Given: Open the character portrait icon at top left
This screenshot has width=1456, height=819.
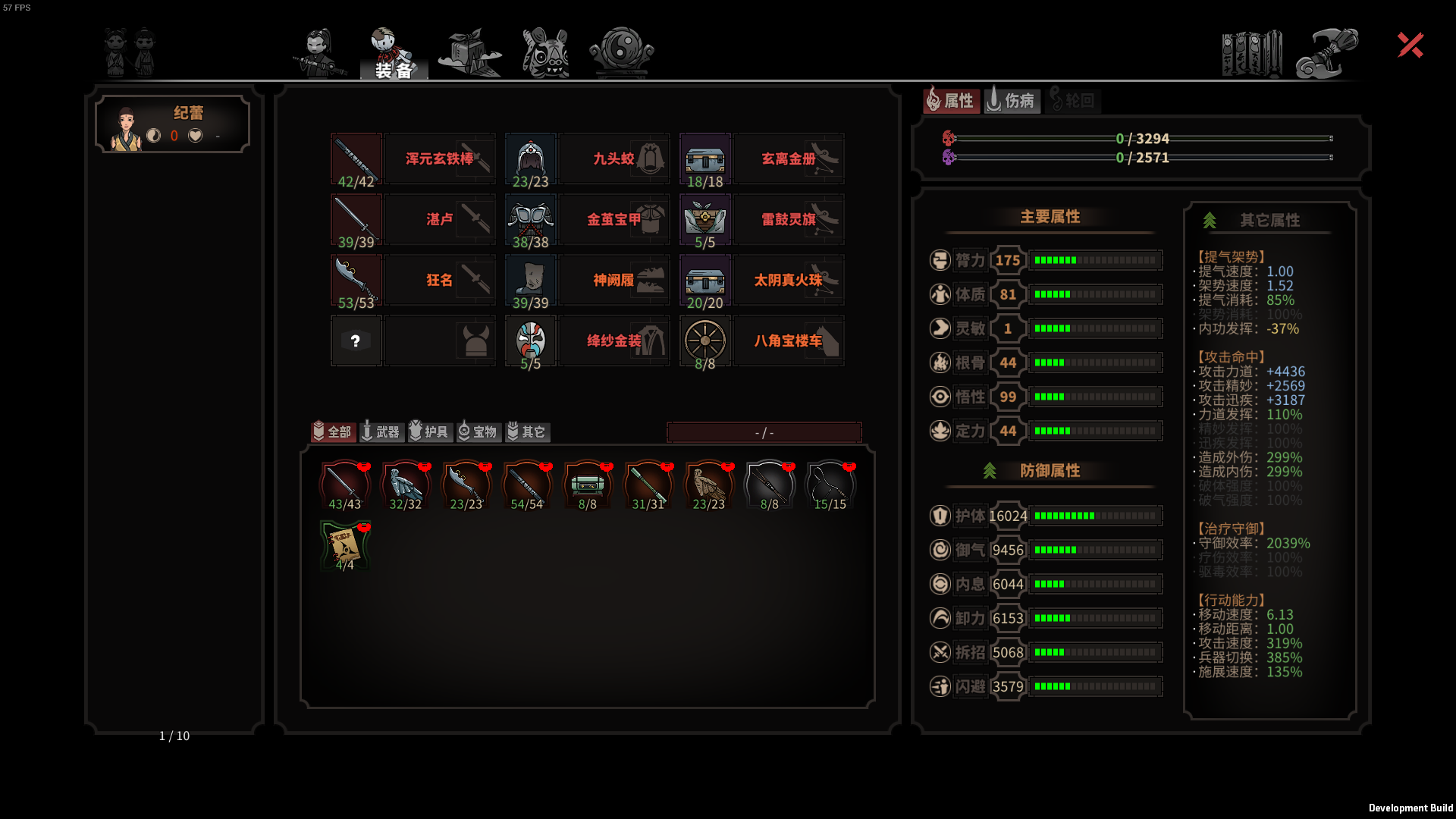Looking at the screenshot, I should 127,51.
